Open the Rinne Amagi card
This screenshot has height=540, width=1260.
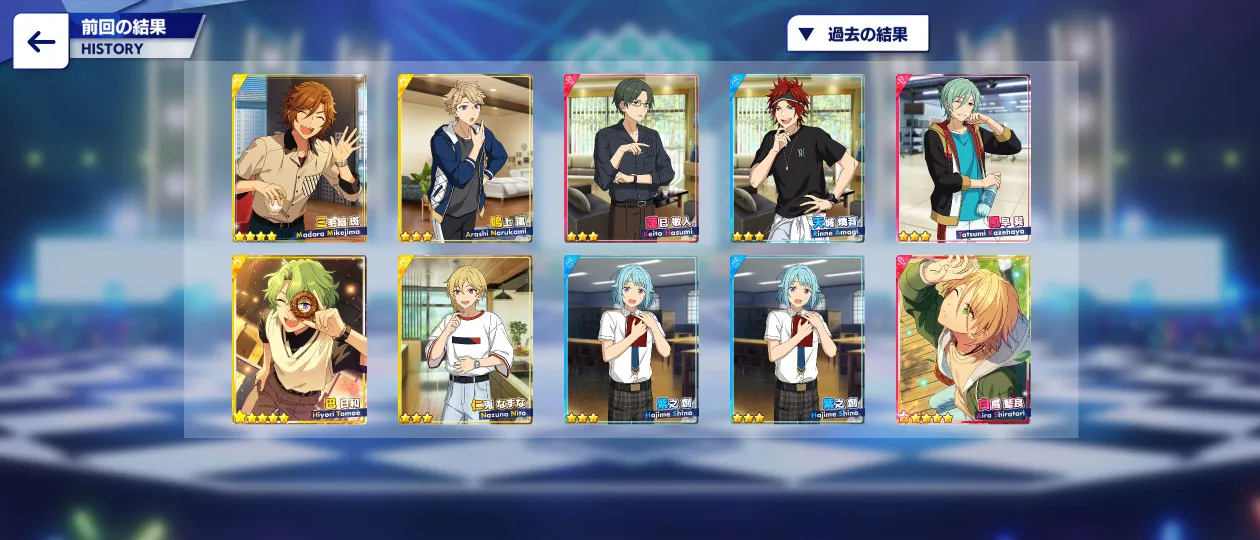coord(797,158)
